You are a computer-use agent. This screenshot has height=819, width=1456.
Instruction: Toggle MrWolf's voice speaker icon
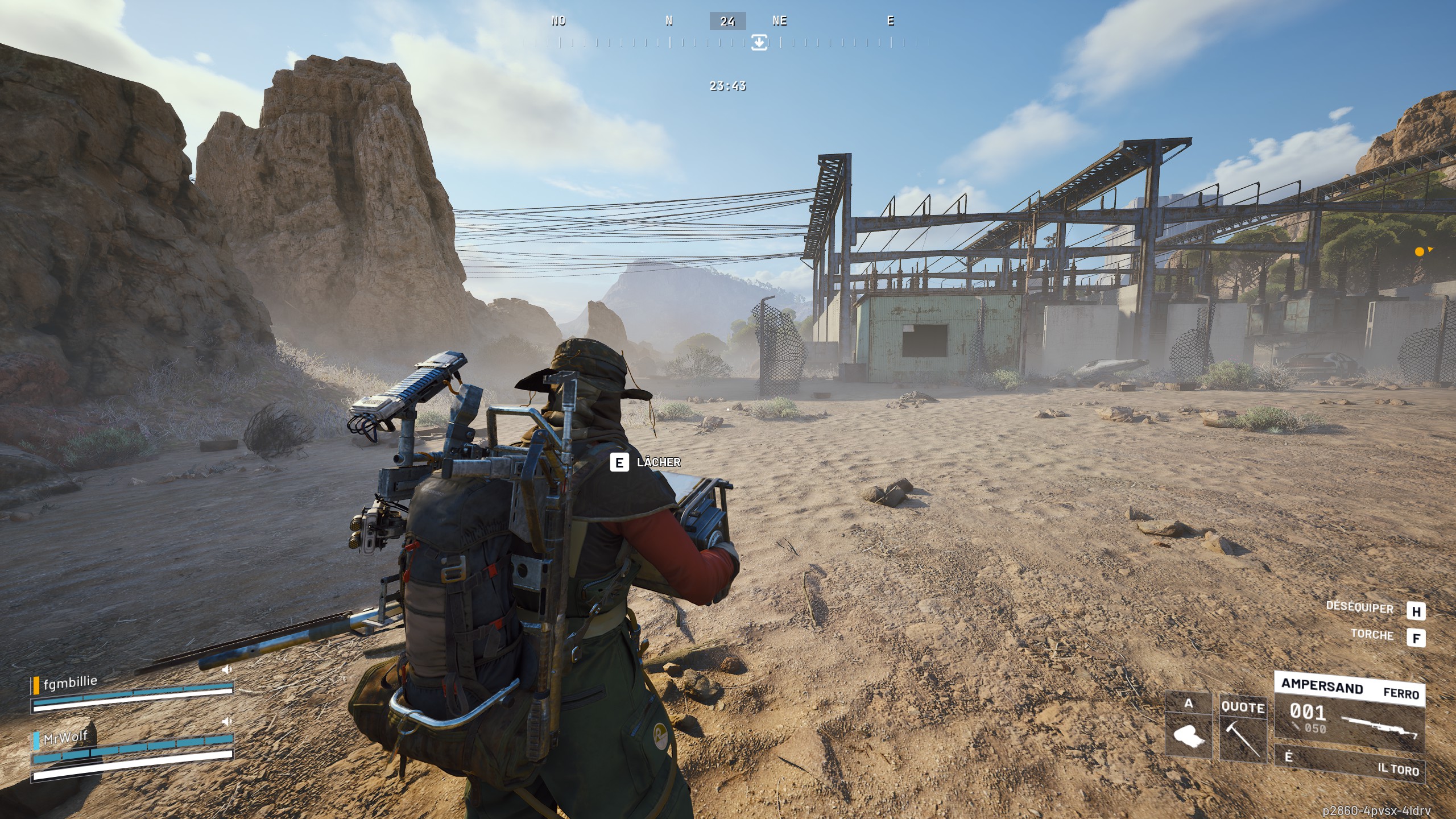tap(226, 722)
